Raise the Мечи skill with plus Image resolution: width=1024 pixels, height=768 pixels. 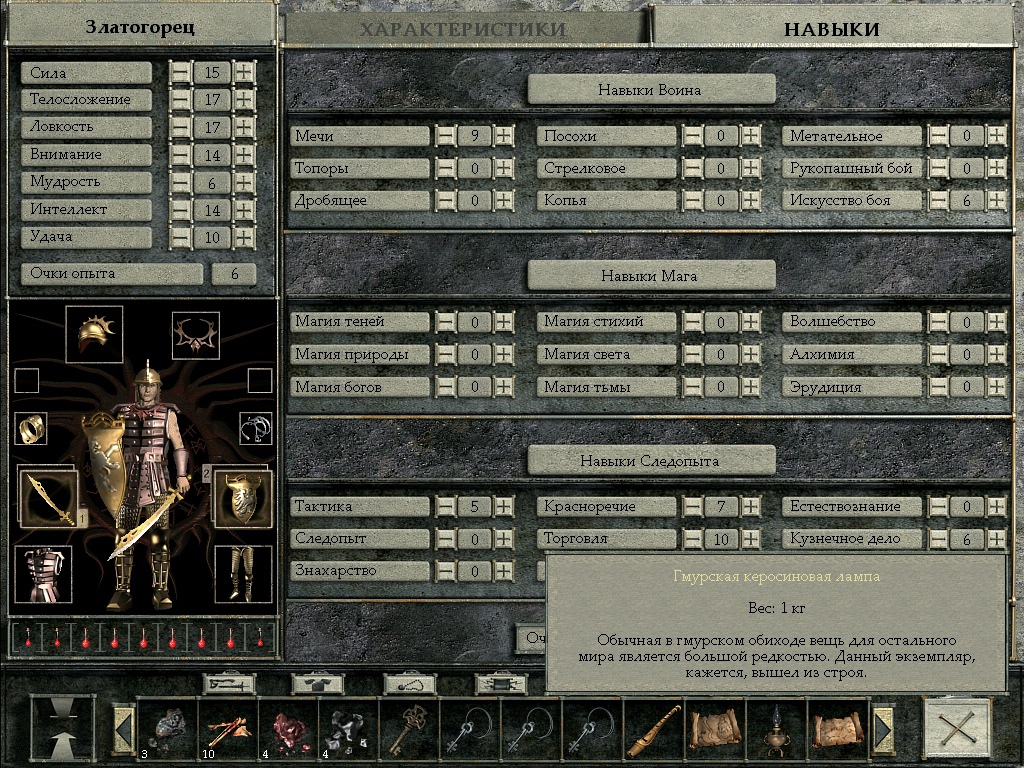click(504, 136)
